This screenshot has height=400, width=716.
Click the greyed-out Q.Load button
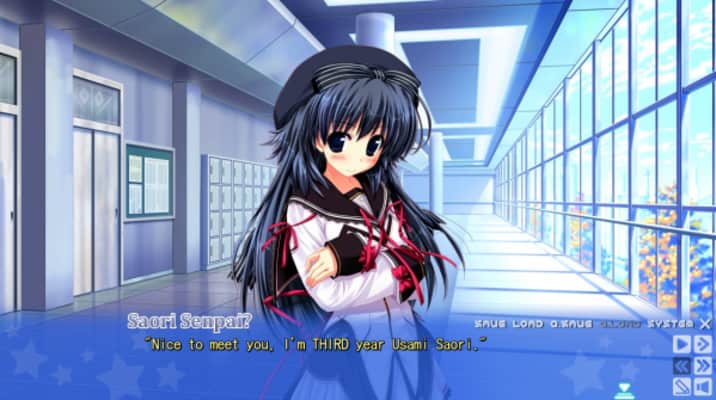click(620, 324)
